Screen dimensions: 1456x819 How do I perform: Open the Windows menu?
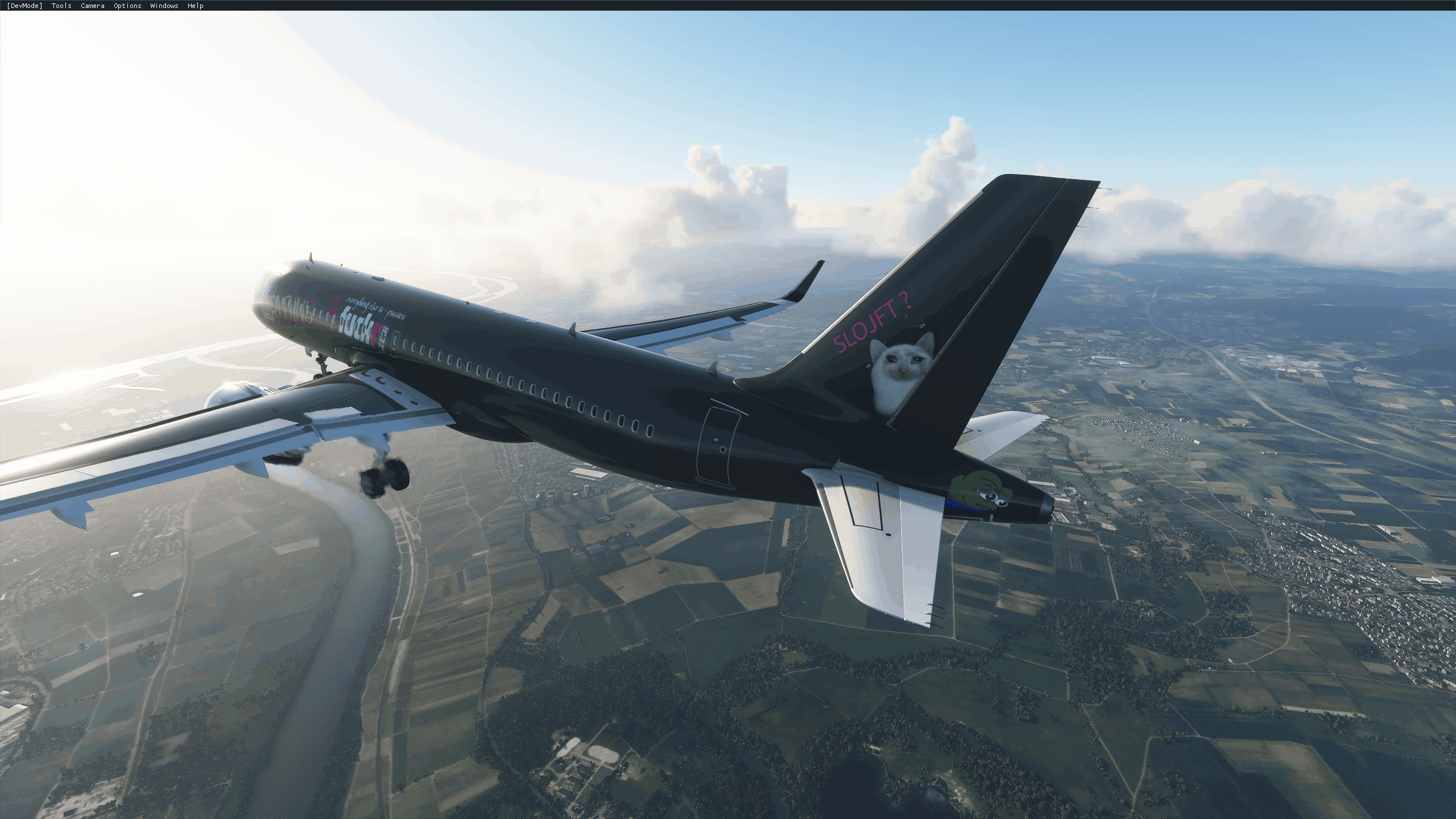(x=164, y=6)
